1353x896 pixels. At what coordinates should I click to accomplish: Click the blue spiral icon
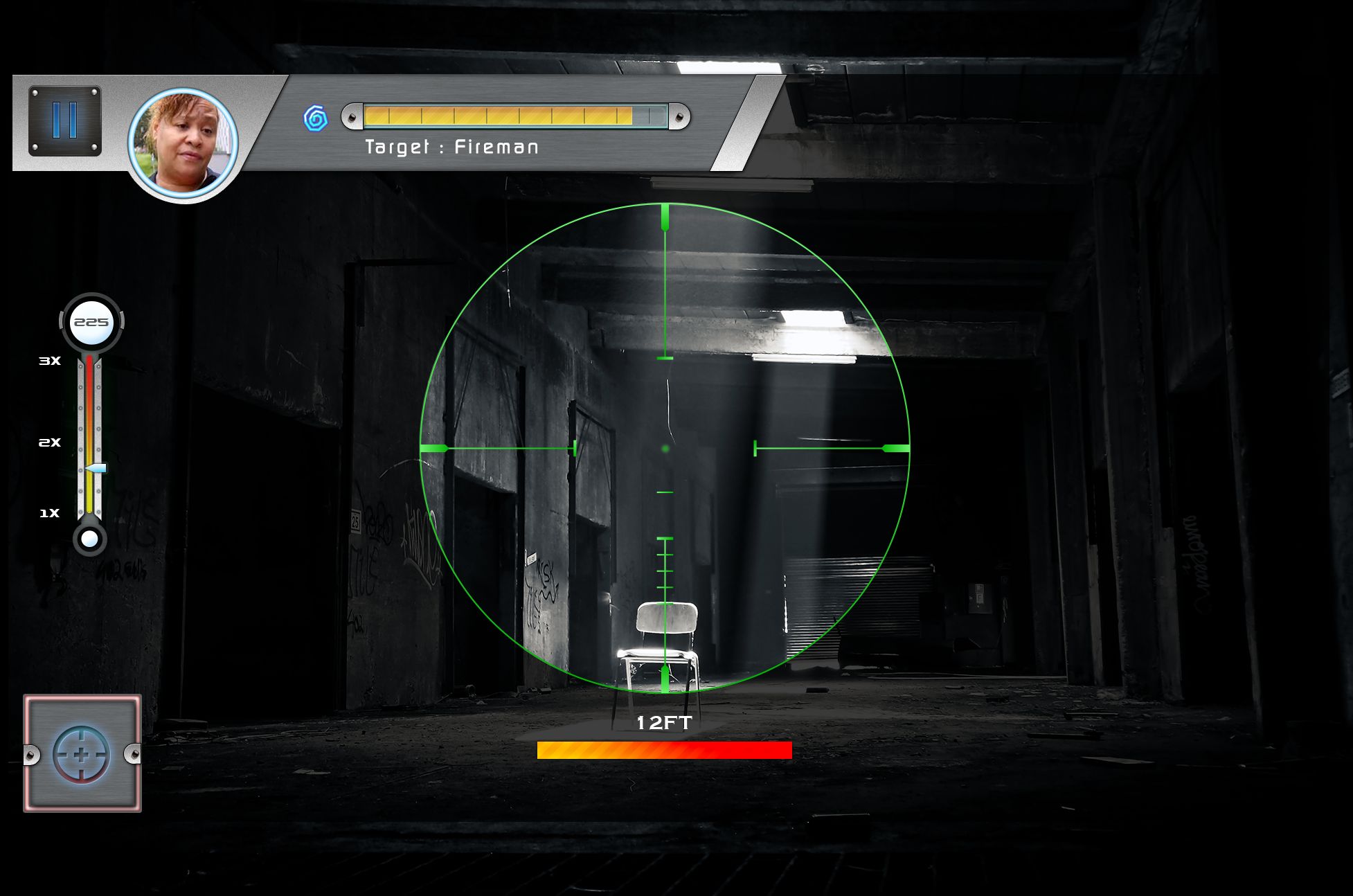tap(316, 118)
